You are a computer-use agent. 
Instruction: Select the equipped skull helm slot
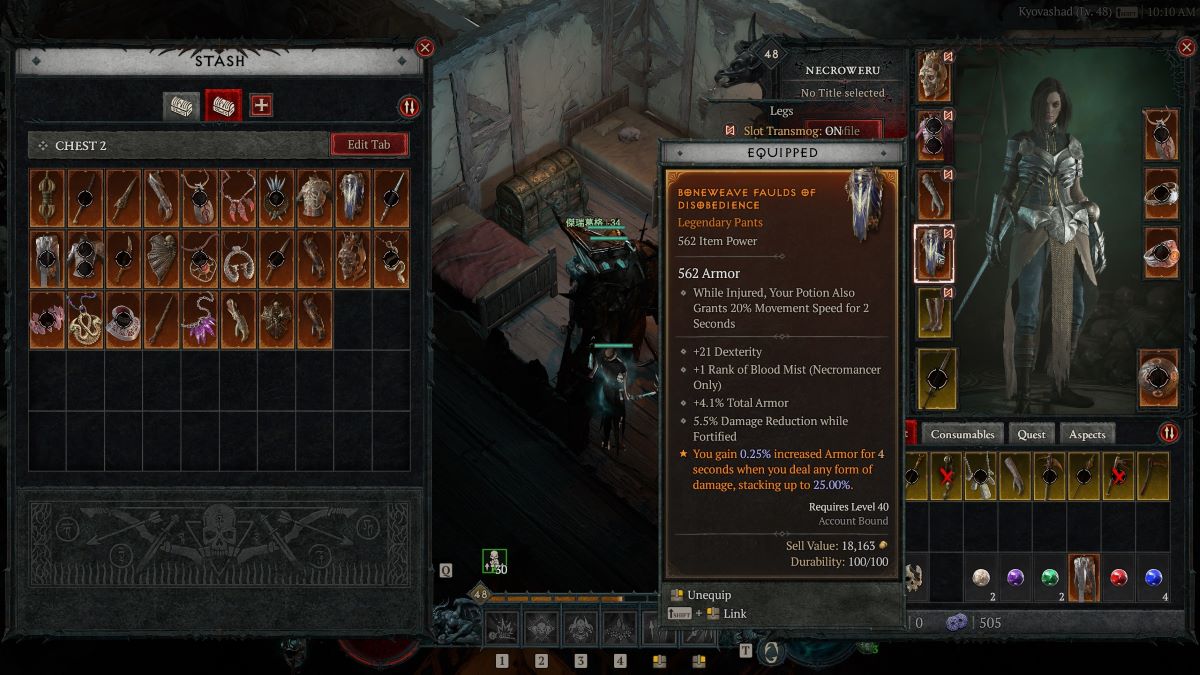tap(934, 76)
